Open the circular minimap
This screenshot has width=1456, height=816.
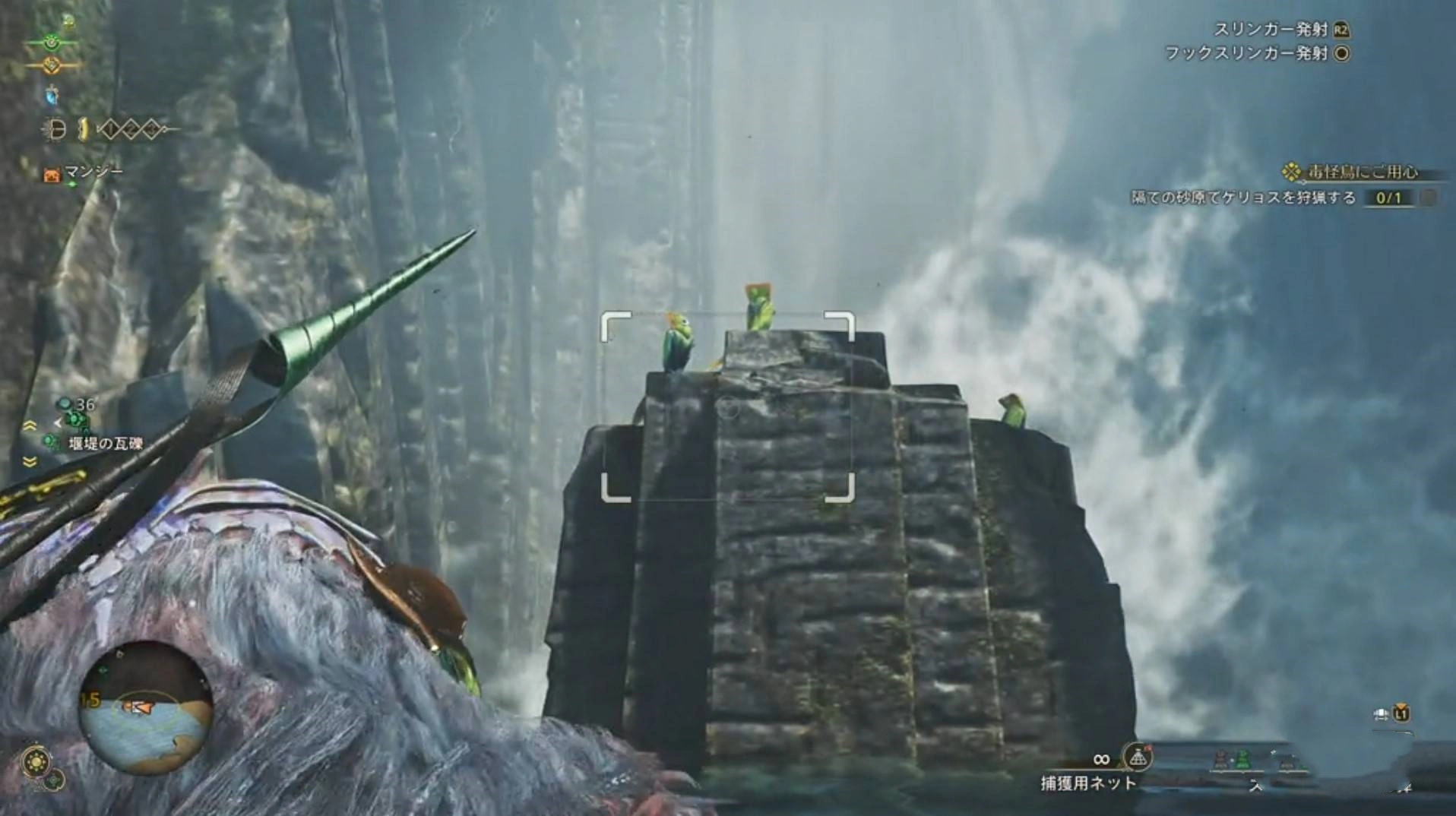[145, 707]
